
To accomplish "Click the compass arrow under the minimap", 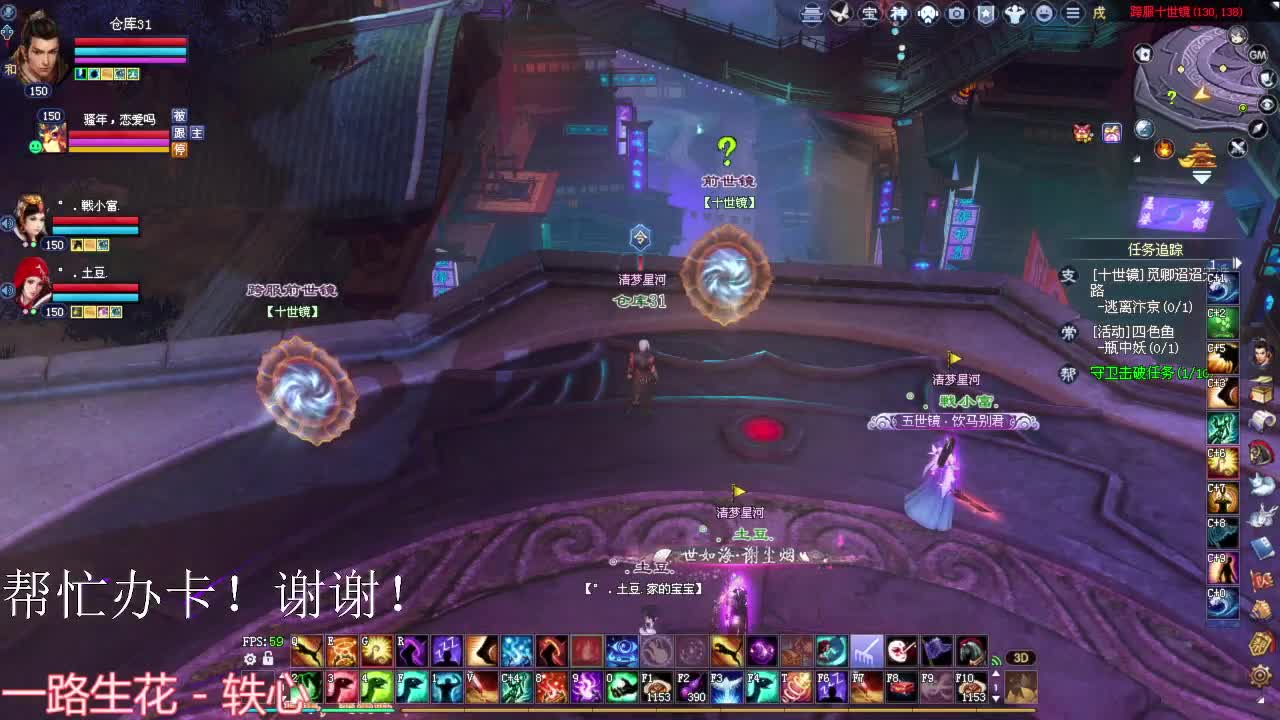I will coord(1258,130).
